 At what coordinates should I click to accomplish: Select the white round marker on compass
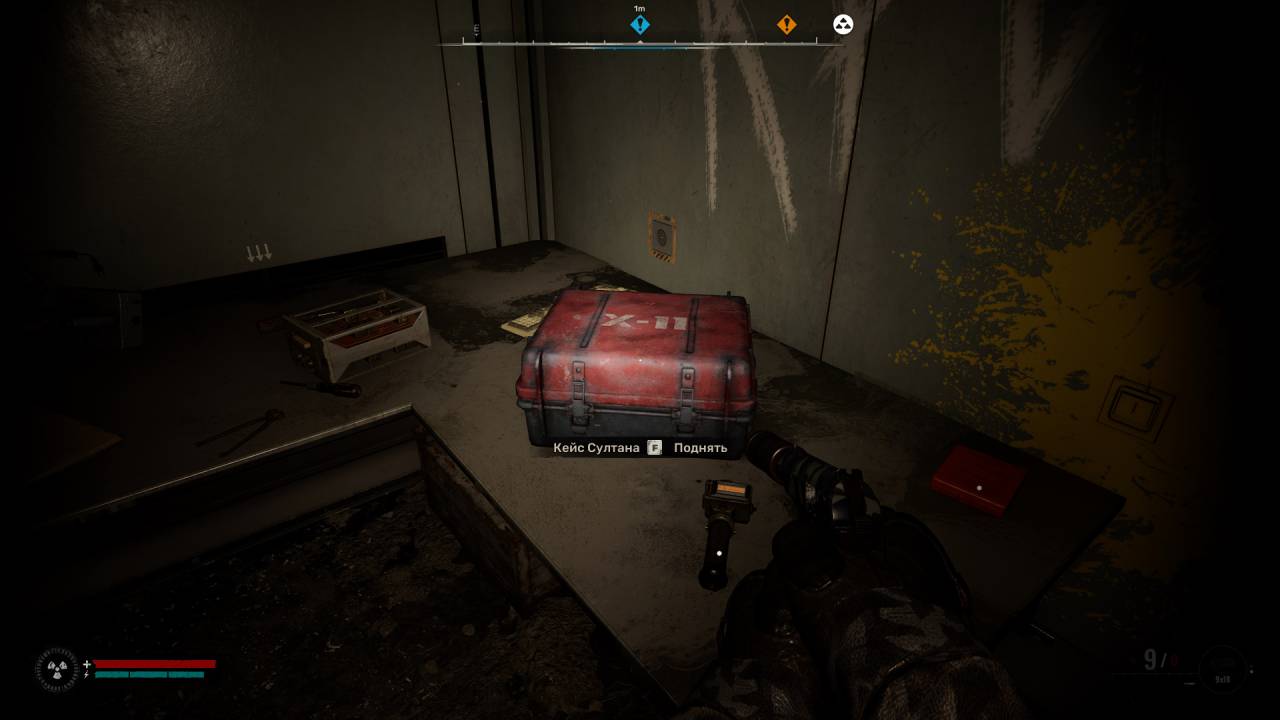pos(843,25)
